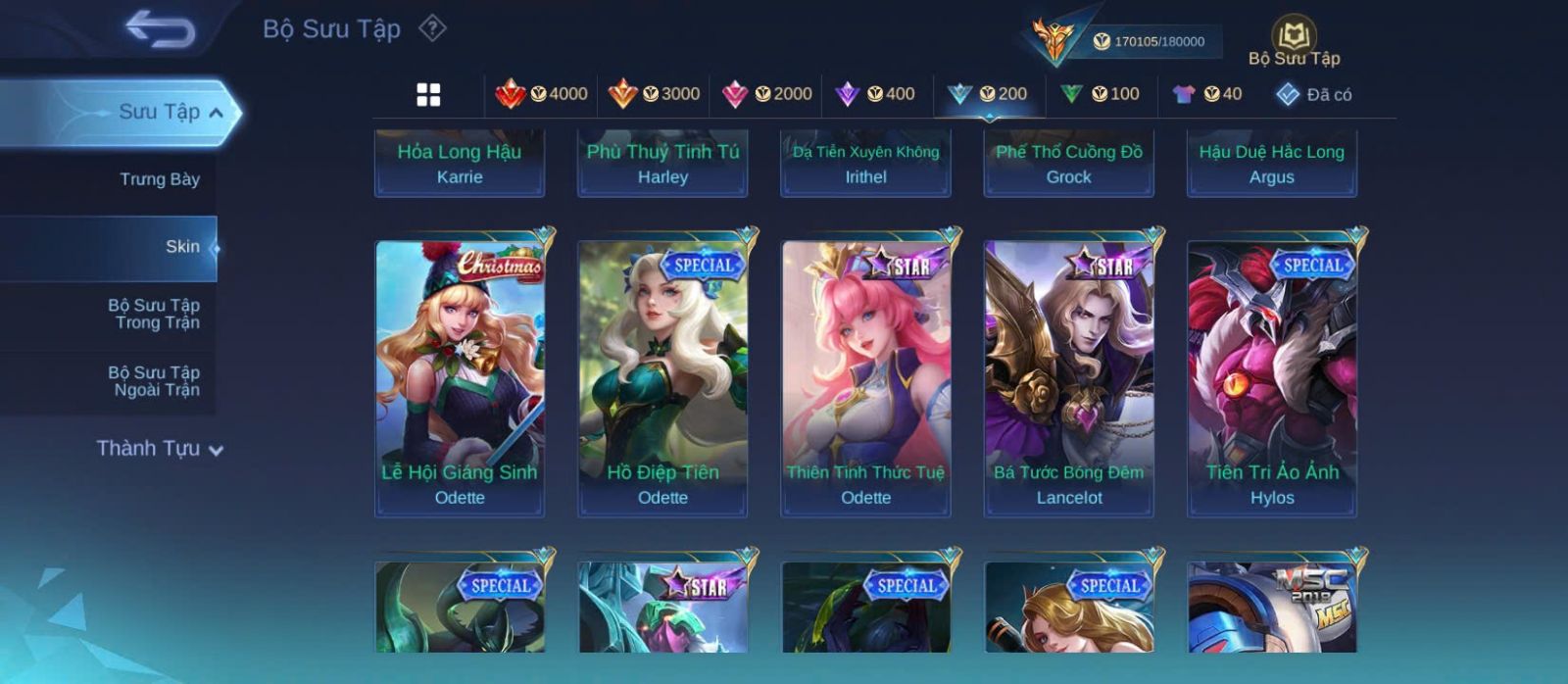This screenshot has height=684, width=1568.
Task: Open Bộ Sưu Tập Ngoài Trận
Action: click(x=155, y=381)
